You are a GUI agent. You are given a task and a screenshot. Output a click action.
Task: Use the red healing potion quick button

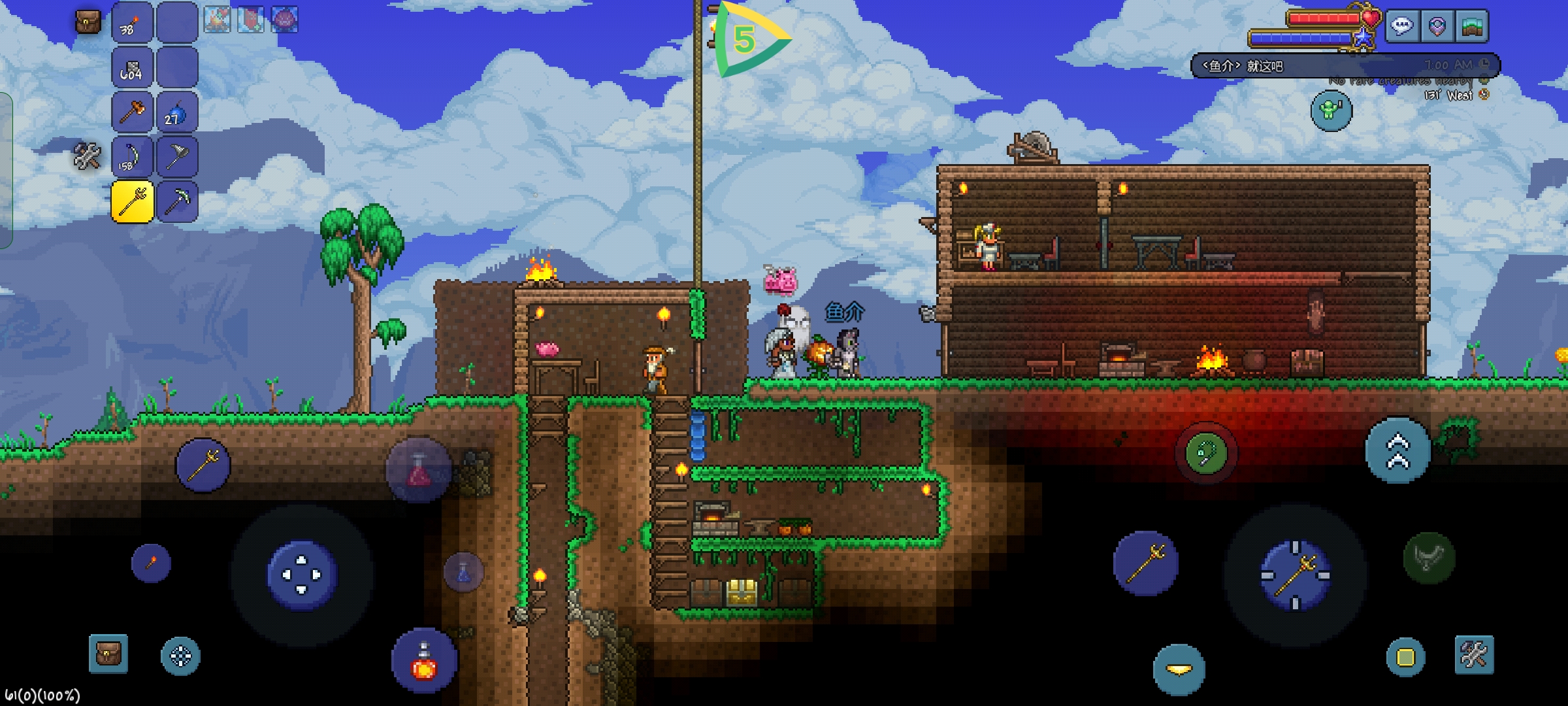(423, 662)
